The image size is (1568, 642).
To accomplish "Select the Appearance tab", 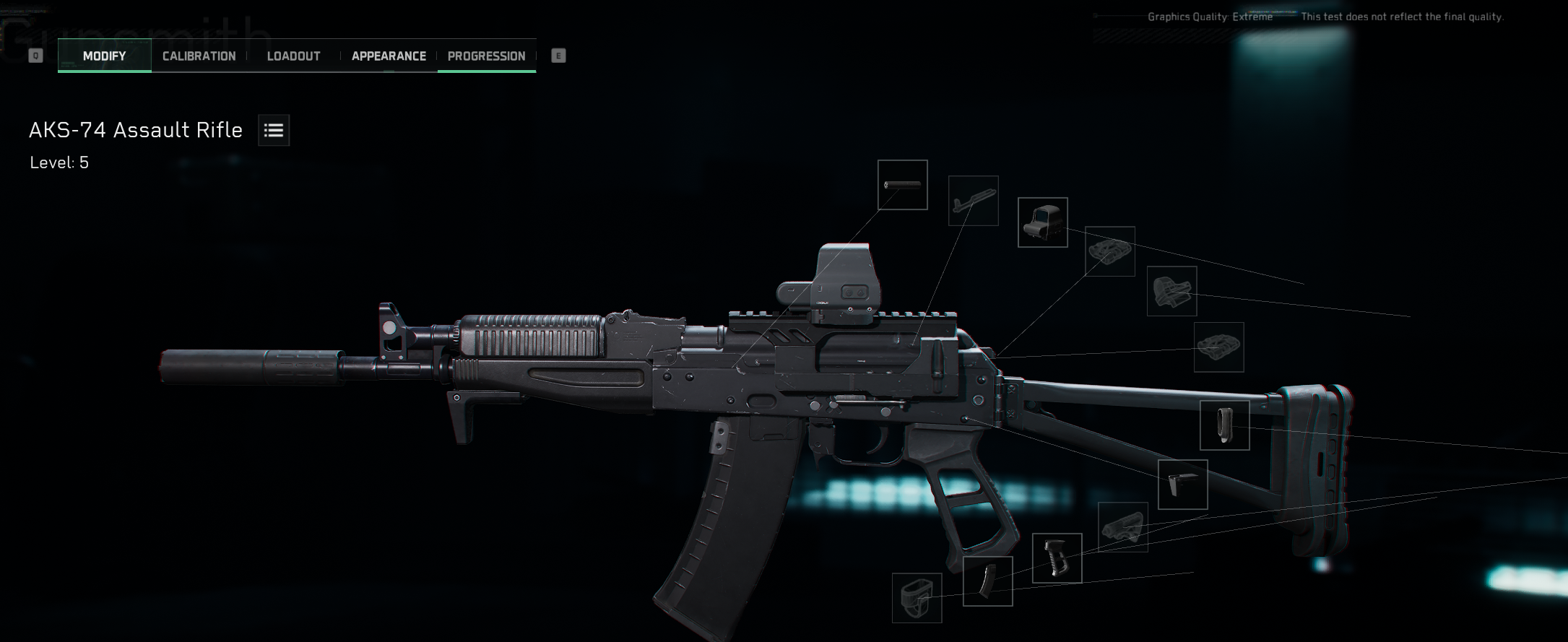I will coord(389,56).
